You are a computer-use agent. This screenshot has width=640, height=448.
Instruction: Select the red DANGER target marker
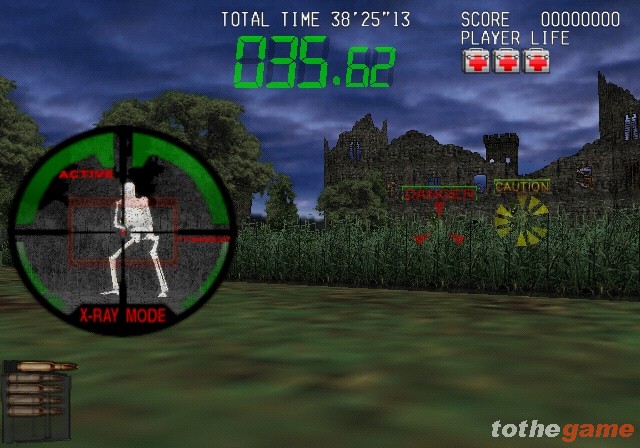tap(439, 194)
